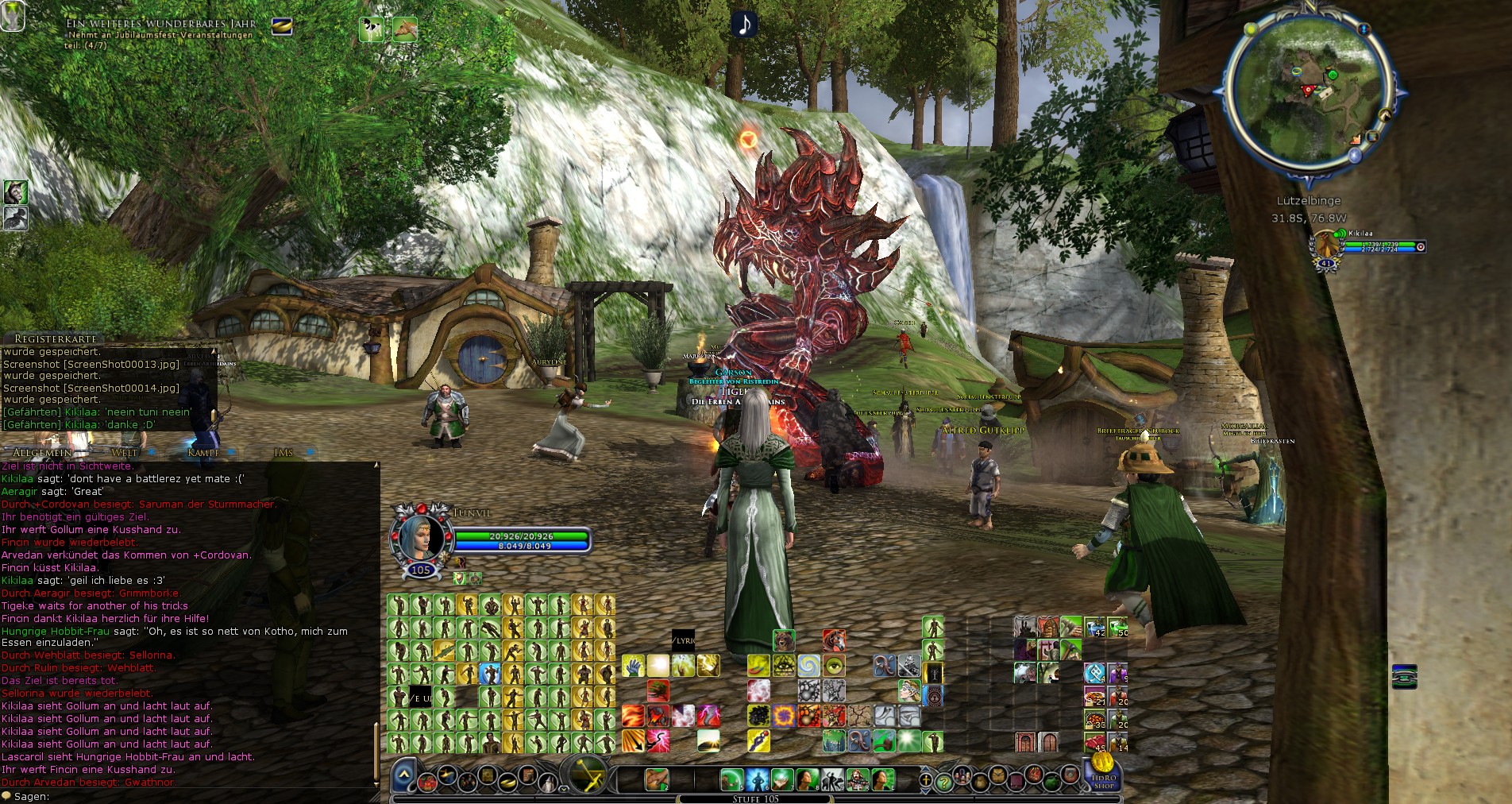Screen dimensions: 1512x804
Task: Select the Allgemein chat tab
Action: click(x=42, y=453)
